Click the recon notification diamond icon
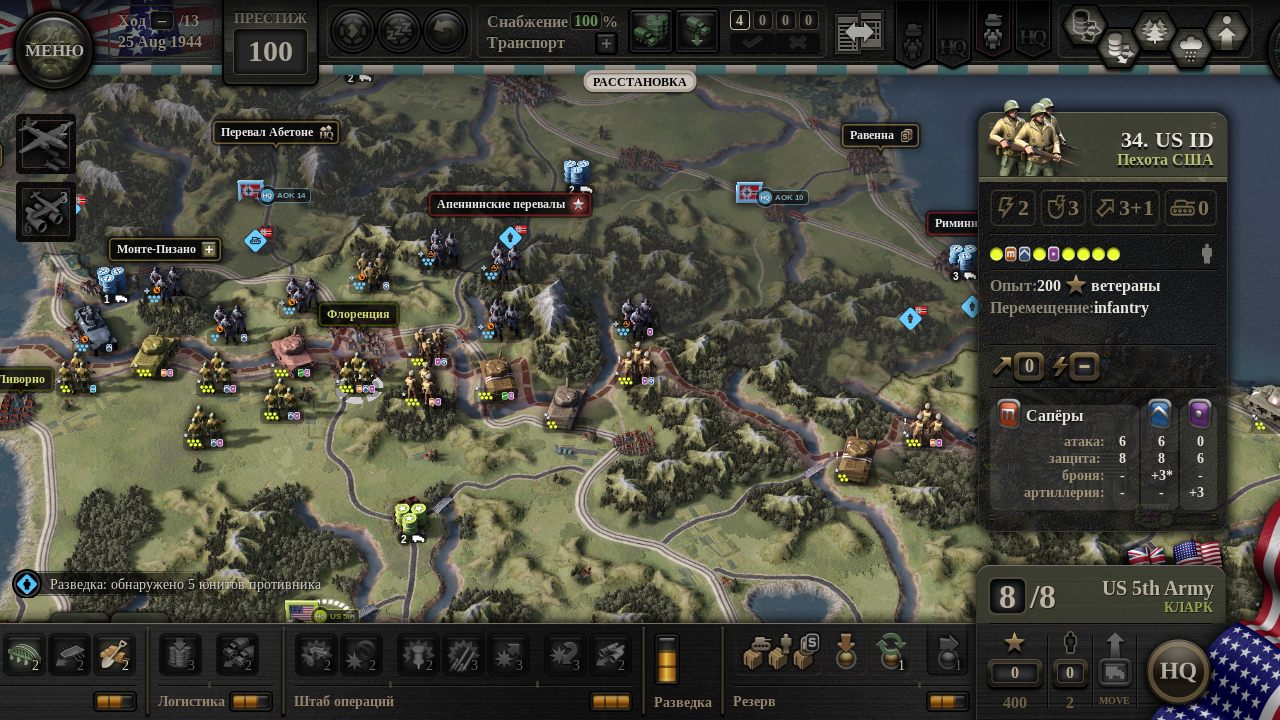 click(27, 584)
